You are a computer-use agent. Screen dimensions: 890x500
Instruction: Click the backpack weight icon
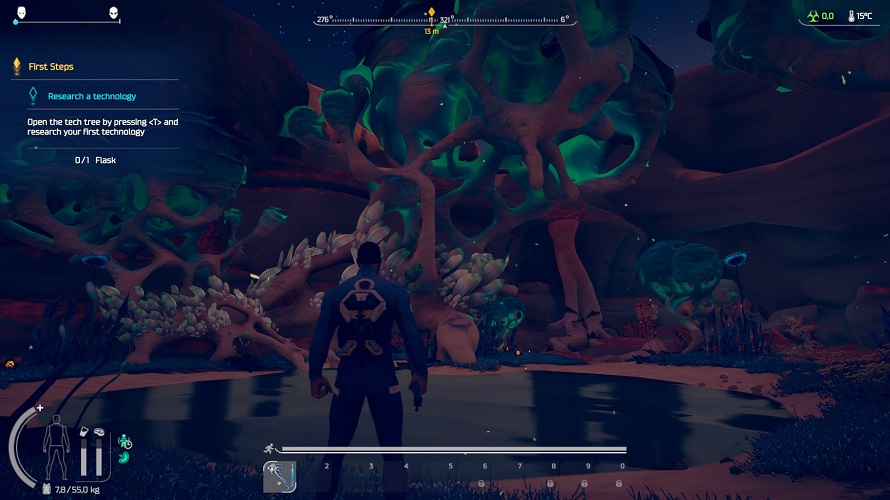(x=47, y=489)
